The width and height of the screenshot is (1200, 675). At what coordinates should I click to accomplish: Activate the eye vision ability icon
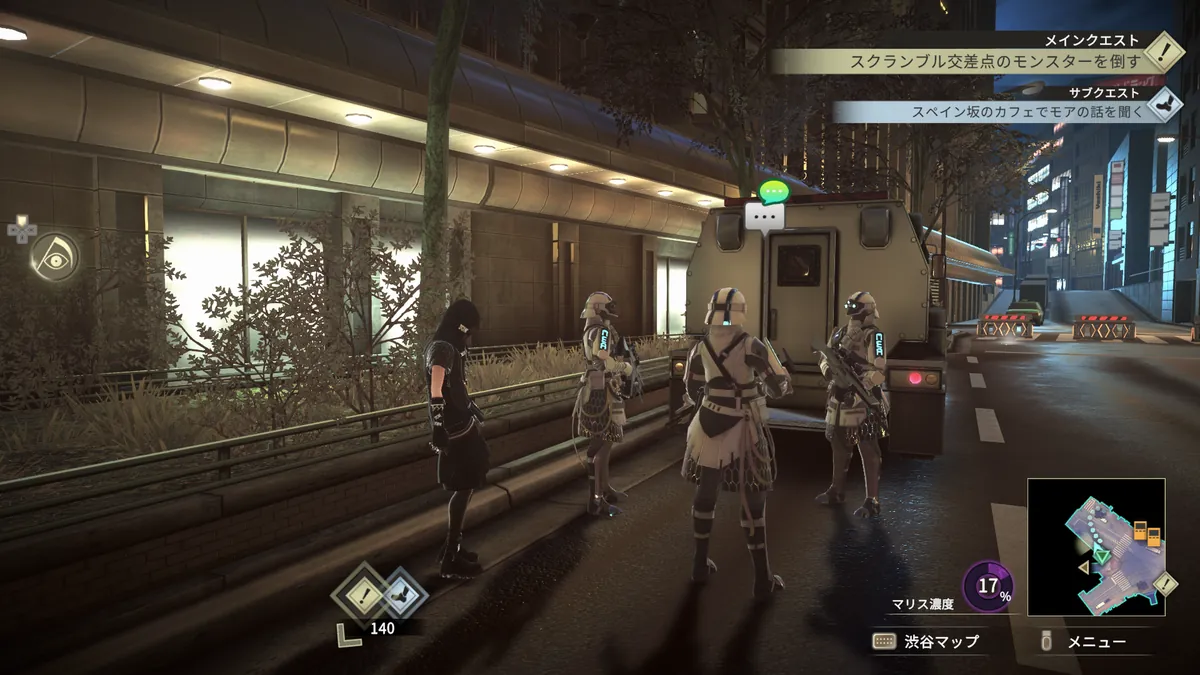(53, 256)
